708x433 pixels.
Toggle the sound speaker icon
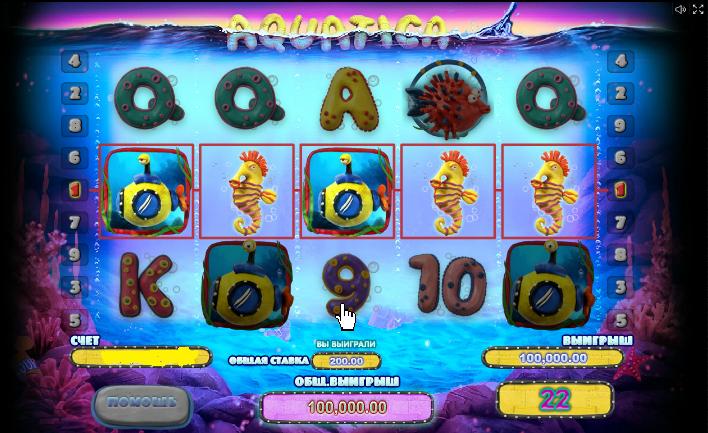pyautogui.click(x=680, y=9)
